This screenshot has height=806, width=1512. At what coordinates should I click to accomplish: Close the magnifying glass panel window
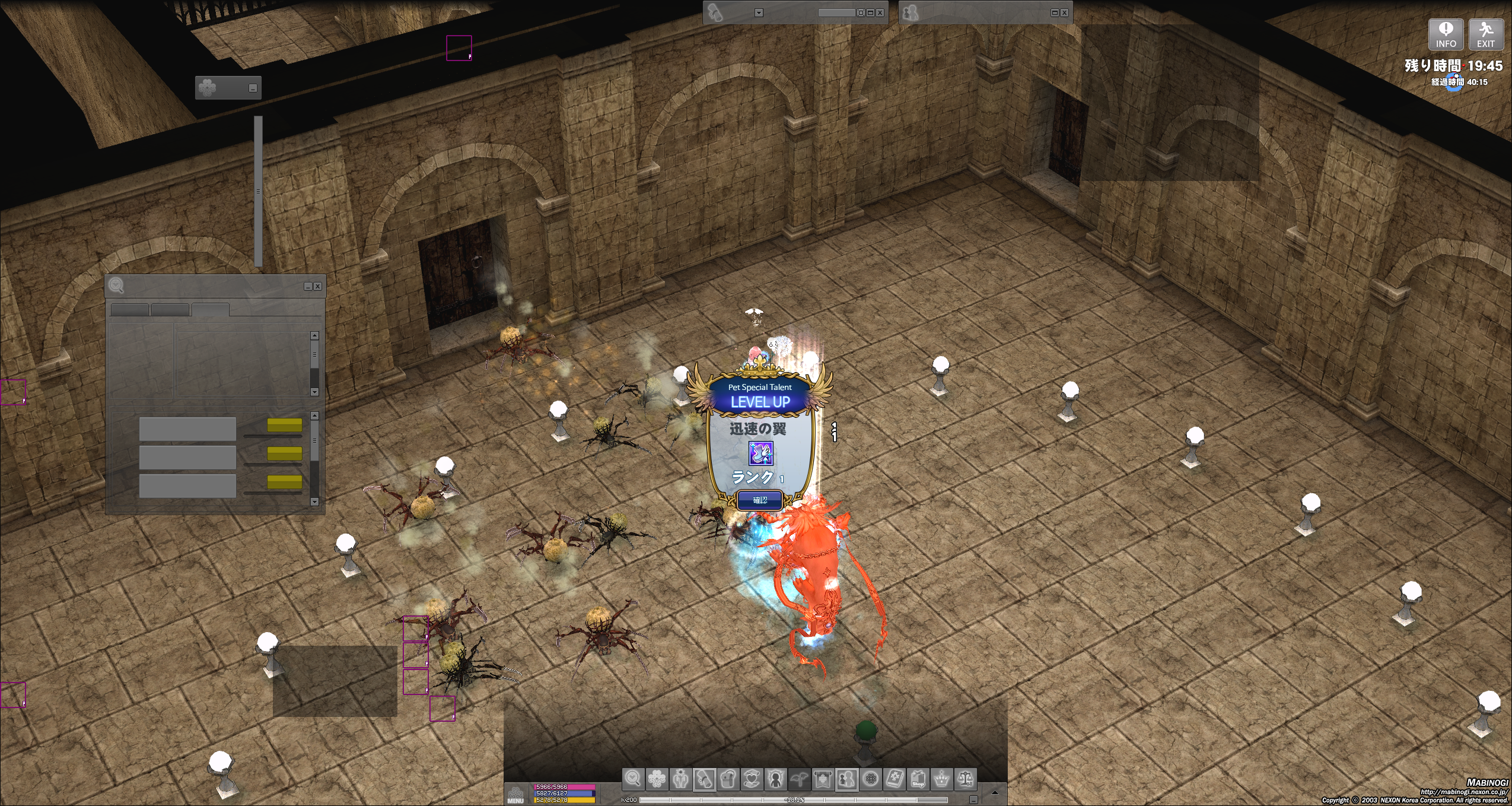click(x=318, y=286)
